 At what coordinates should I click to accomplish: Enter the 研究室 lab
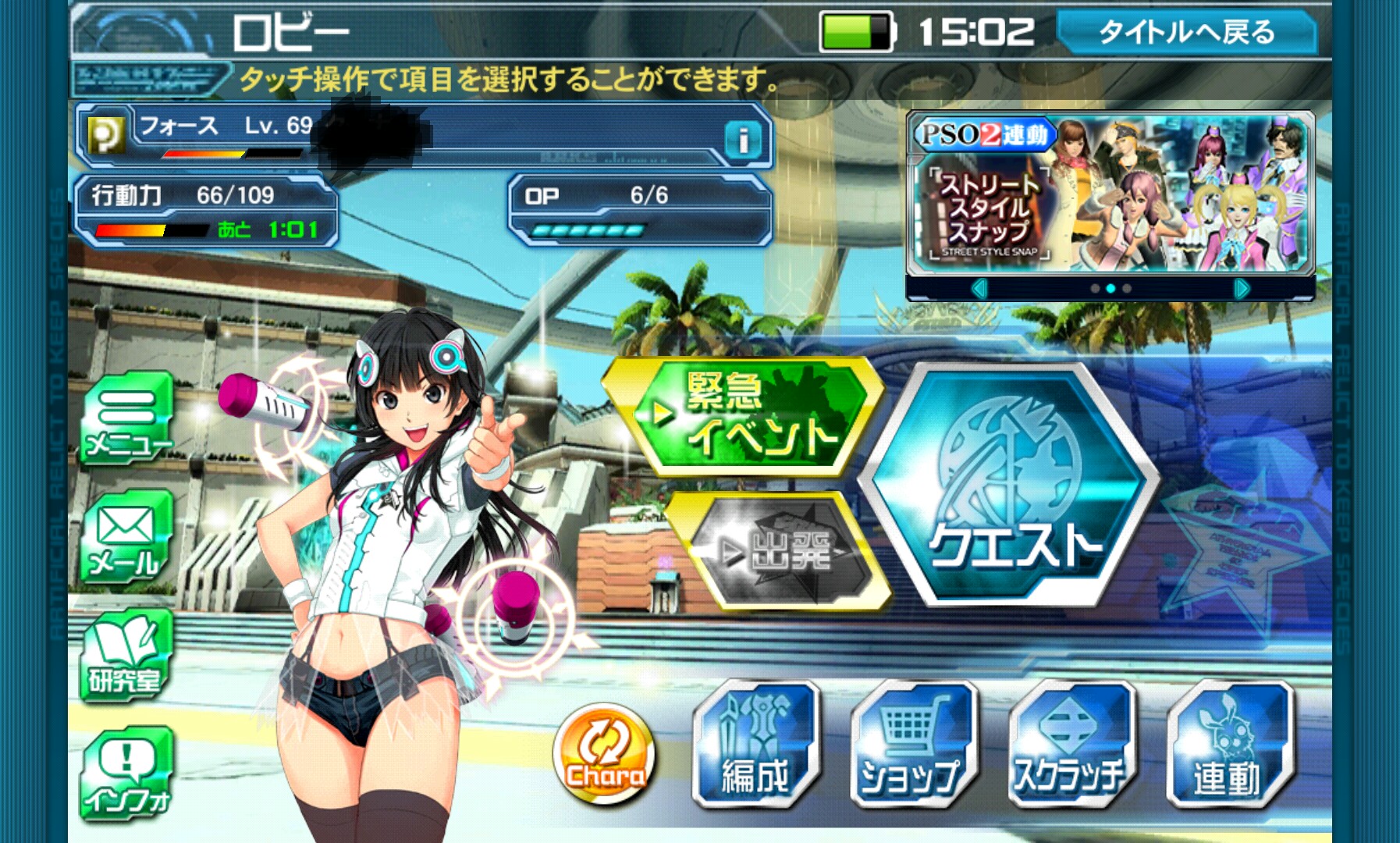click(125, 657)
